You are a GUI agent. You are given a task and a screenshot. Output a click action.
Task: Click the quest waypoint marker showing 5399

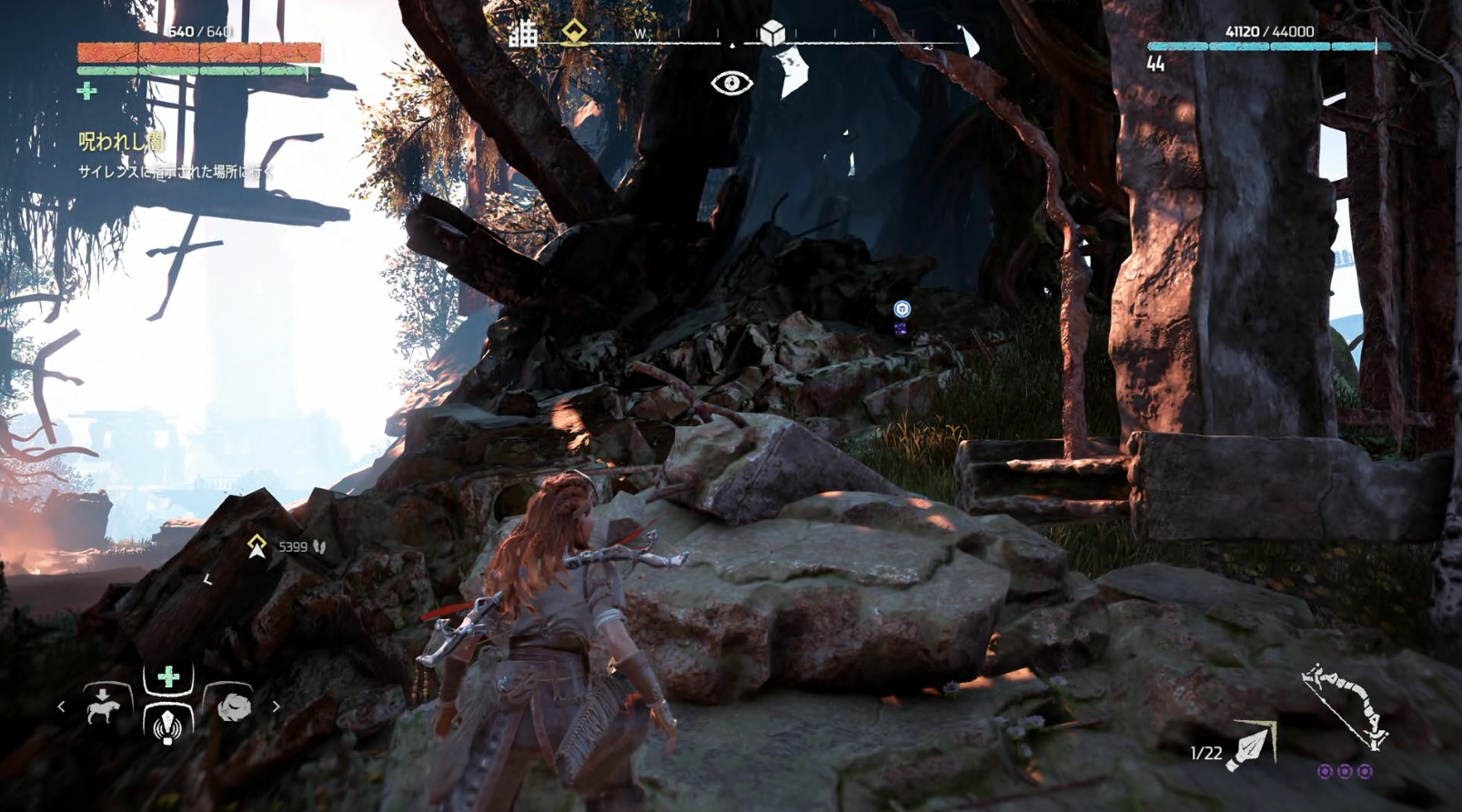click(x=257, y=546)
